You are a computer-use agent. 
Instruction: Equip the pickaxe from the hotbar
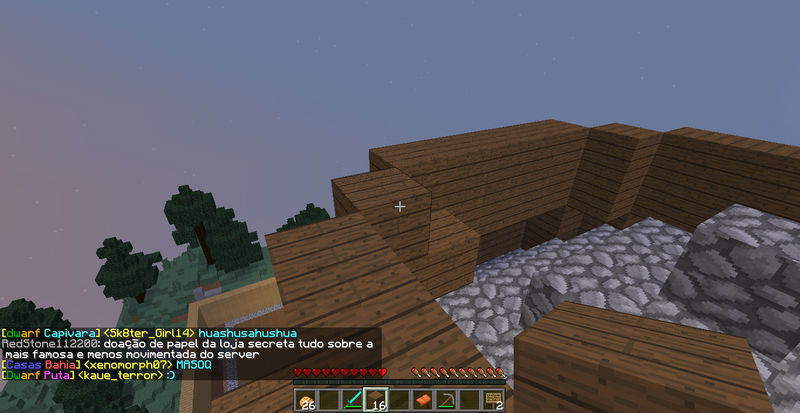446,400
